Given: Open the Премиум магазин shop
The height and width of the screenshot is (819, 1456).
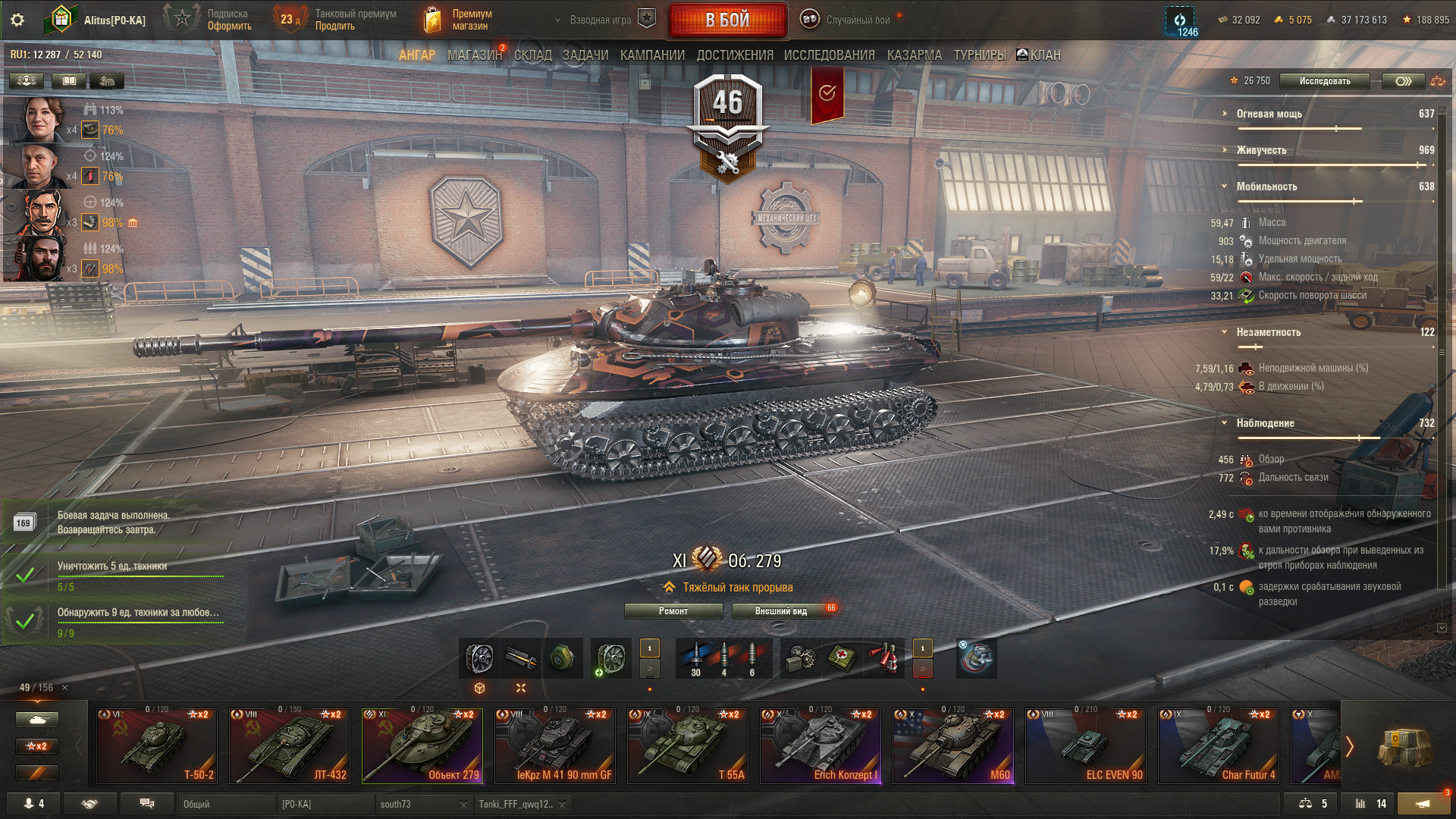Looking at the screenshot, I should (x=459, y=20).
